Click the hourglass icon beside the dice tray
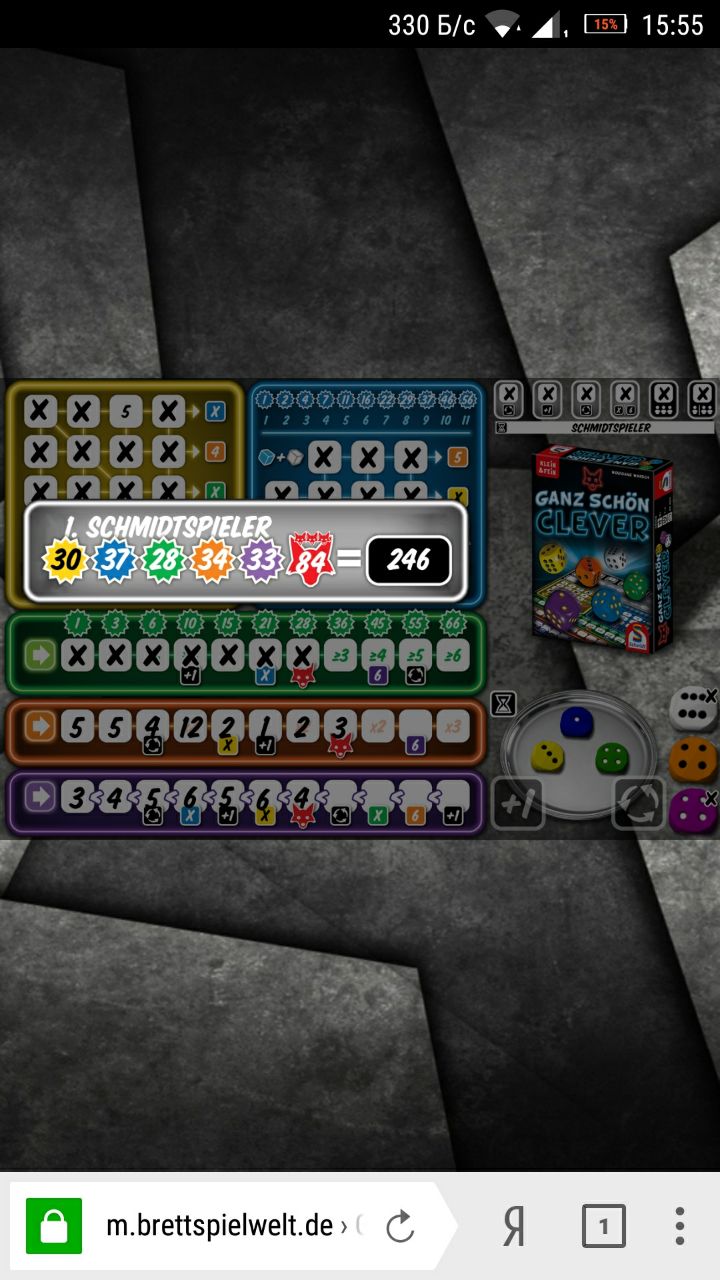 (505, 705)
